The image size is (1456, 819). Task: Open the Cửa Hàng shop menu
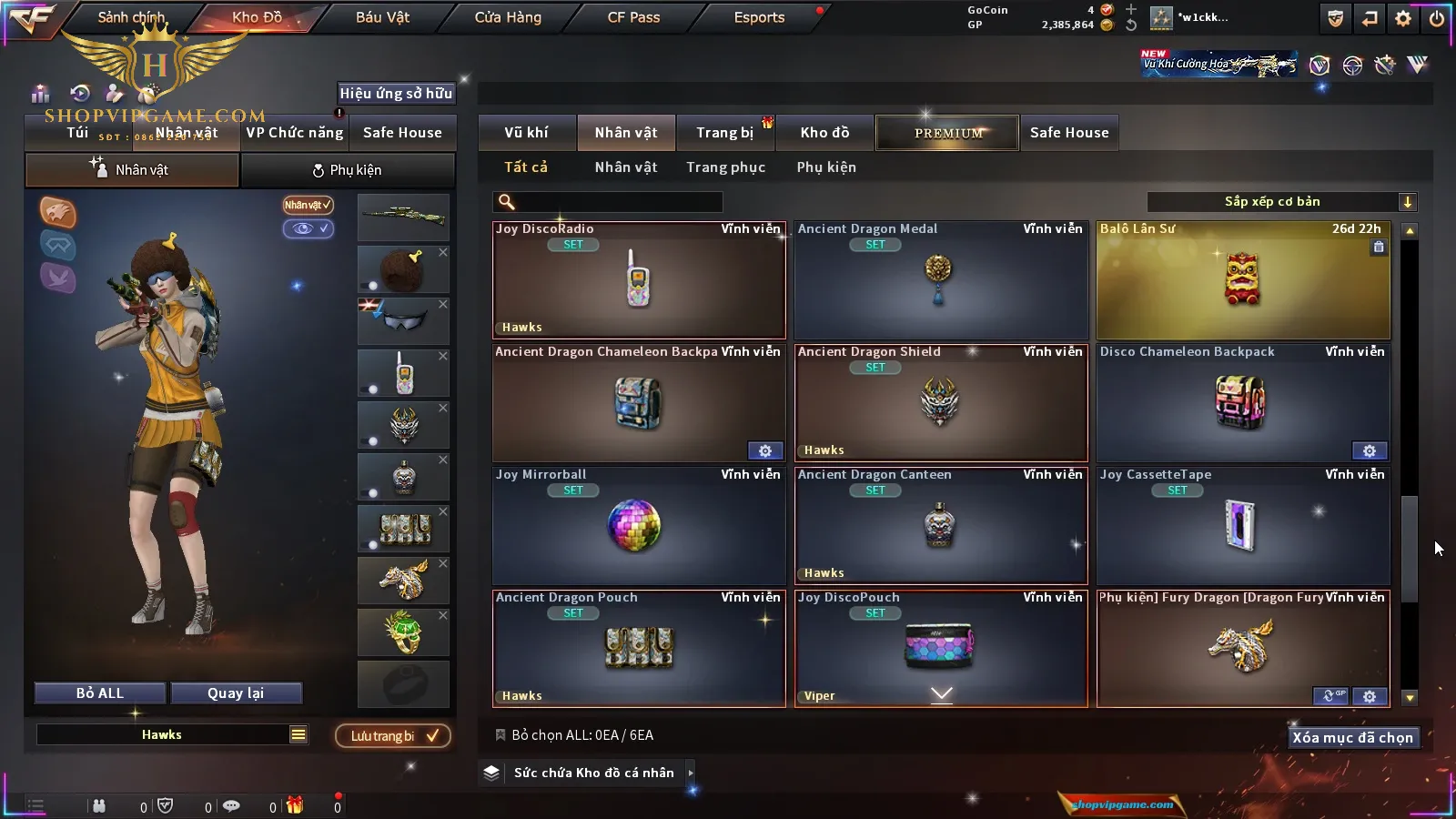[508, 17]
